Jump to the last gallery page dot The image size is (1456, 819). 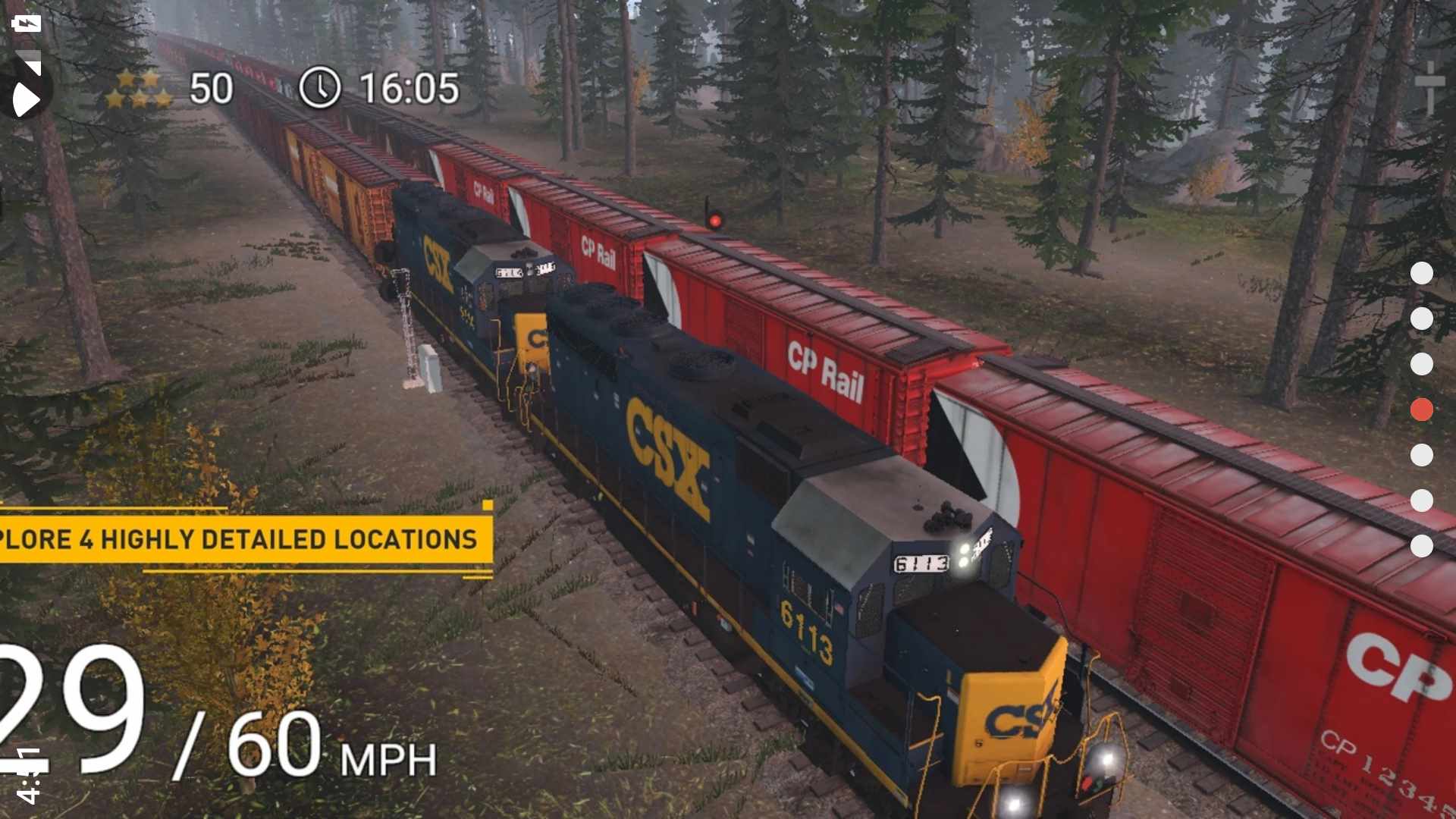[1421, 546]
